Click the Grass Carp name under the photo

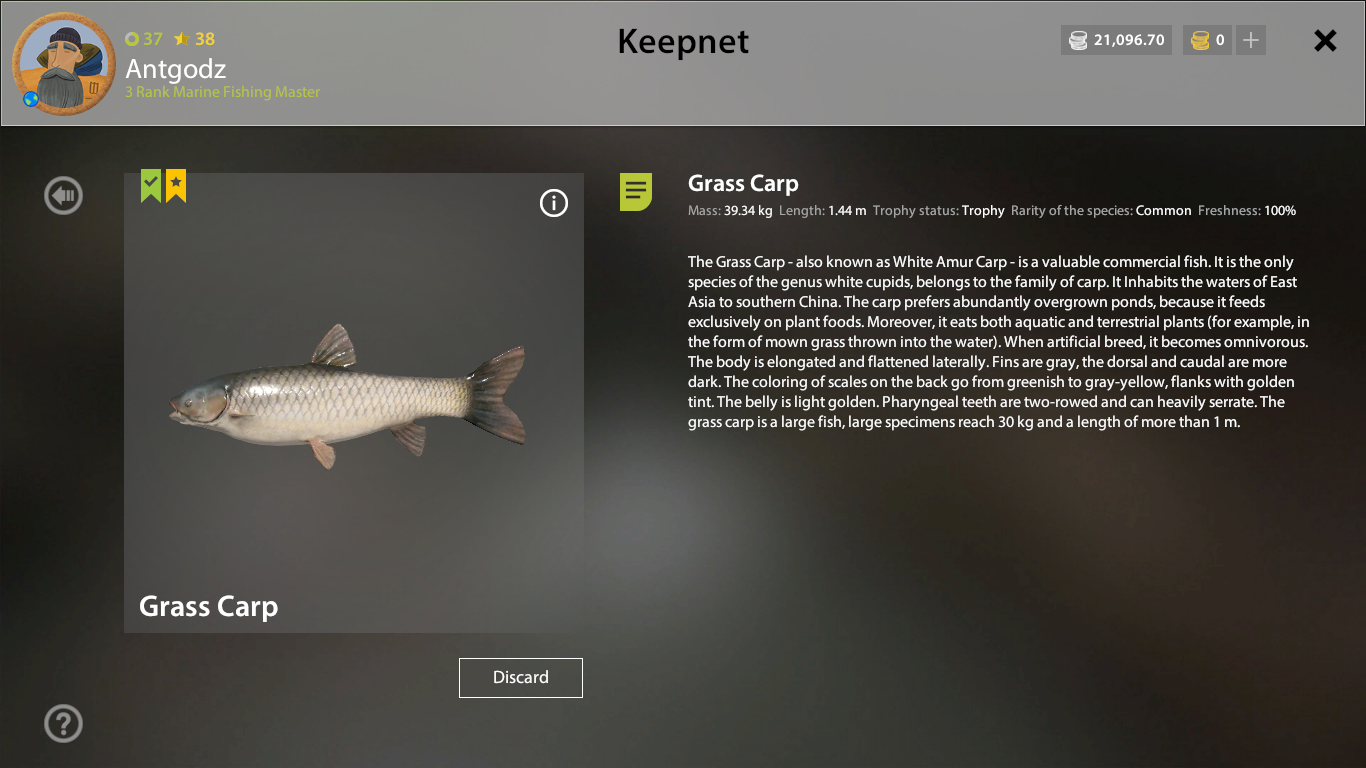(x=208, y=606)
